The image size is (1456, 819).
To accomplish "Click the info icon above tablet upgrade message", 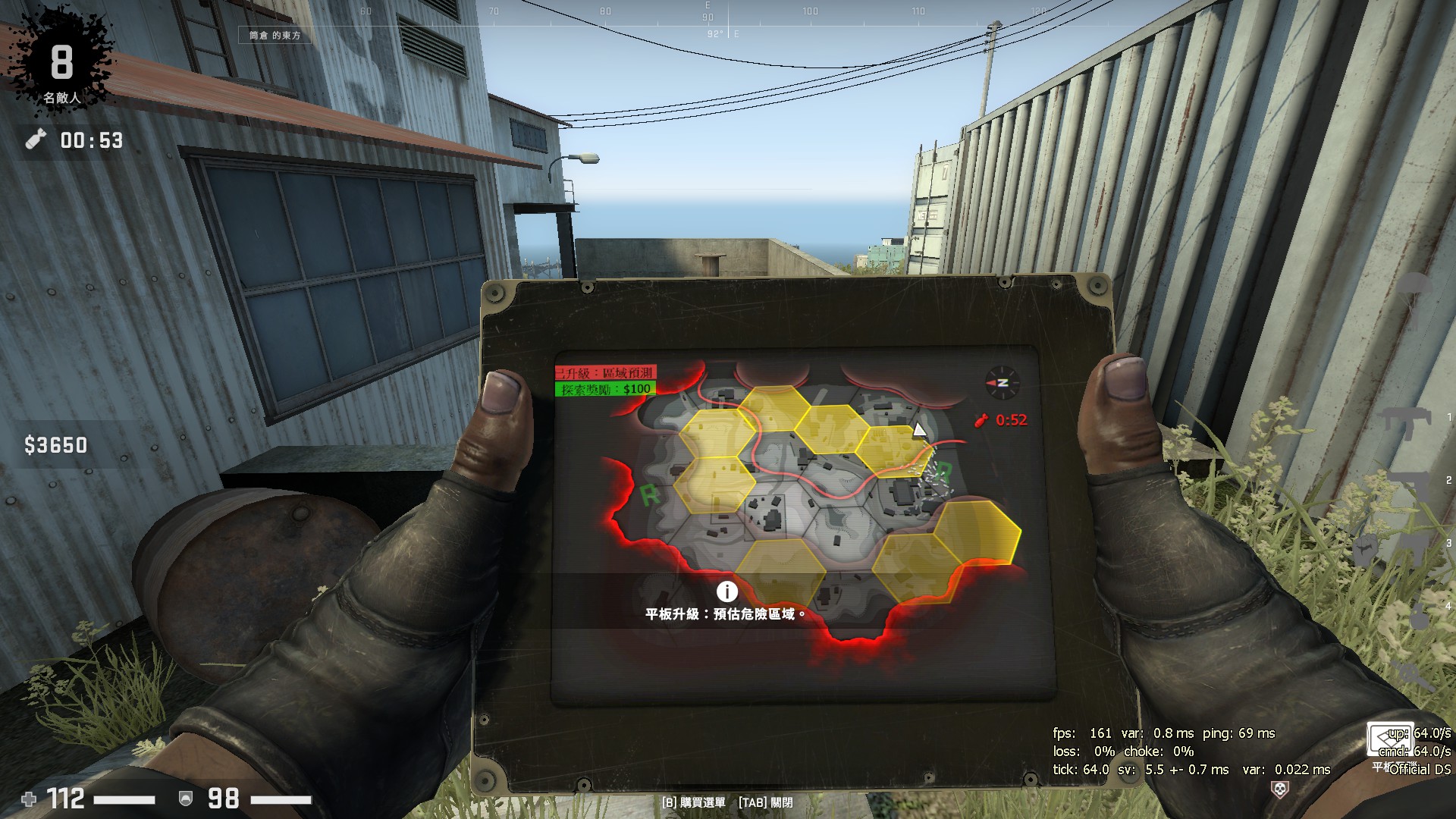I will pos(726,591).
